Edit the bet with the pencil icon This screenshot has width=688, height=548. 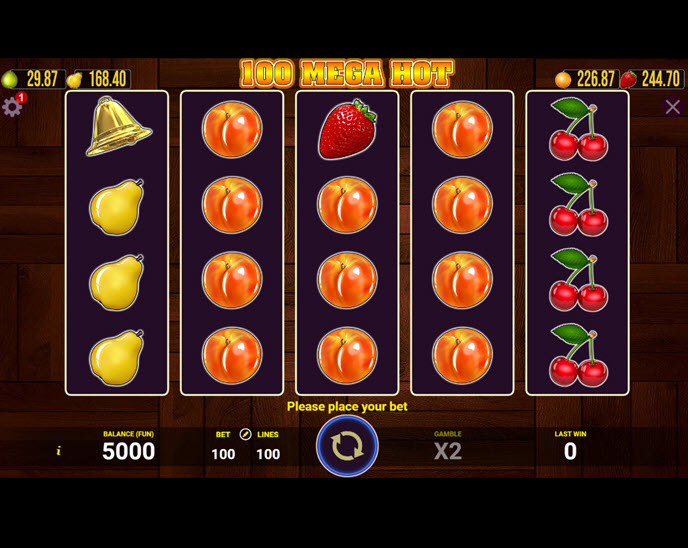245,435
